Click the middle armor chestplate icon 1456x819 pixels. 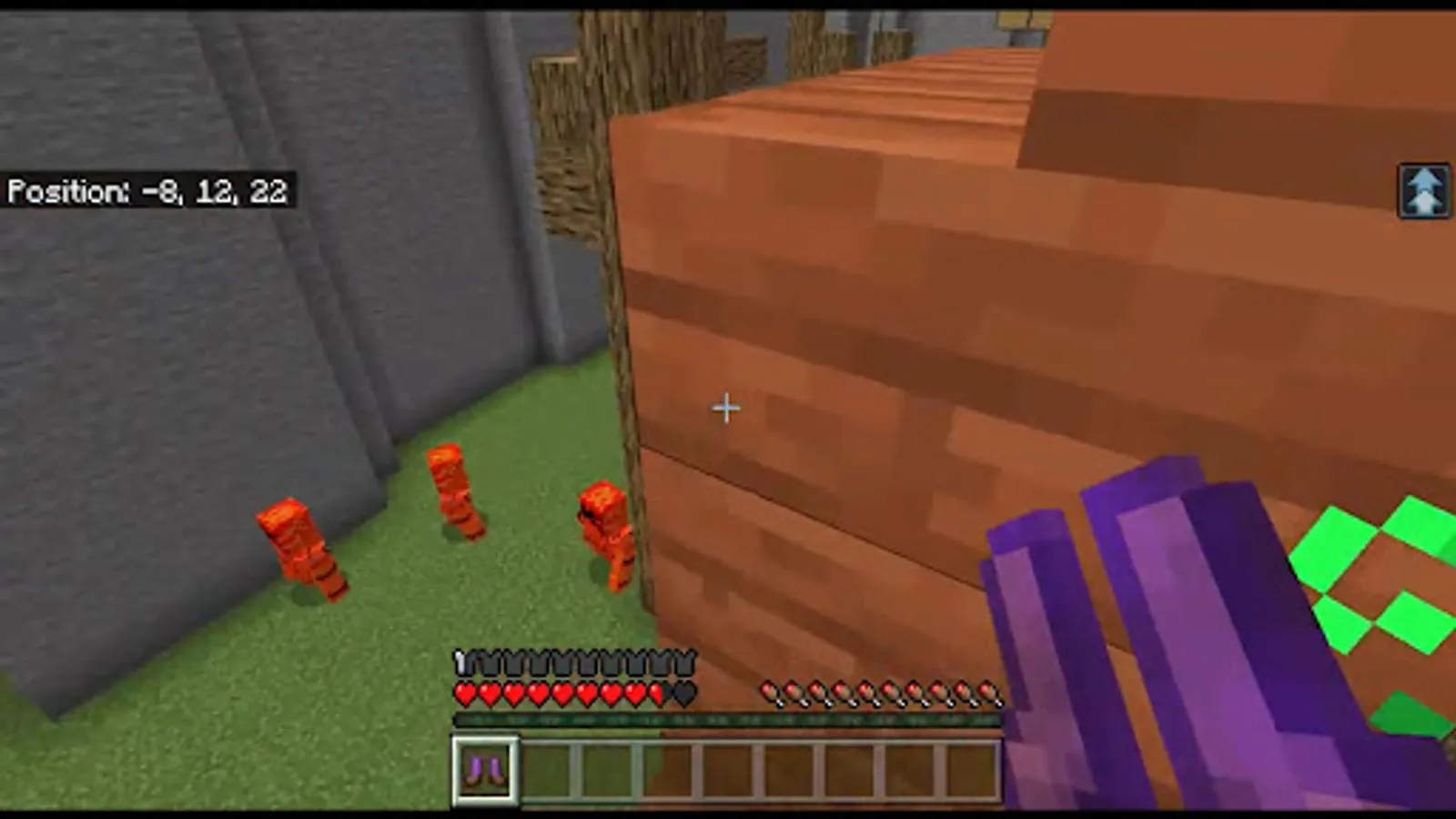tap(573, 660)
